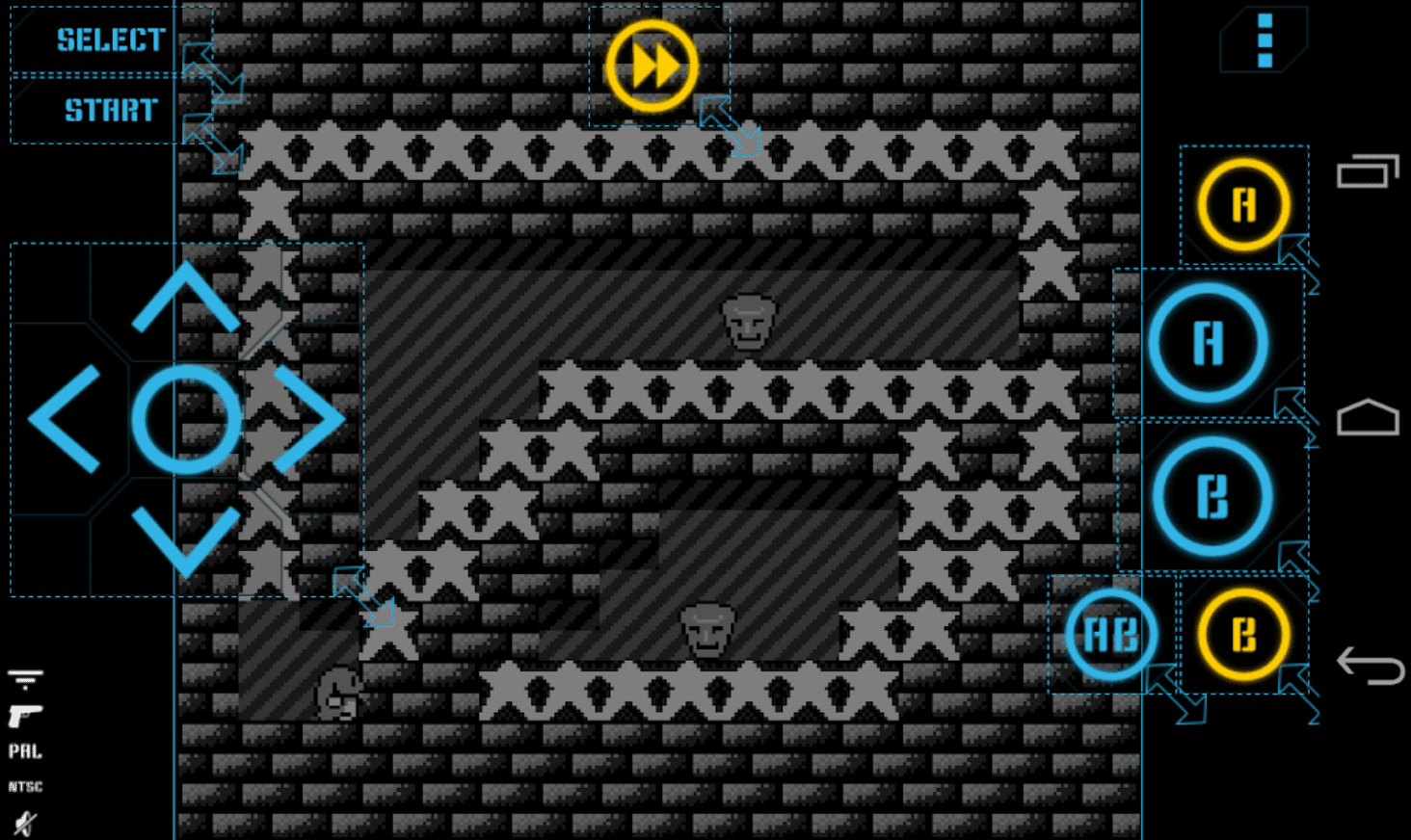Tap the D-pad center circle
Image resolution: width=1411 pixels, height=840 pixels.
(189, 418)
